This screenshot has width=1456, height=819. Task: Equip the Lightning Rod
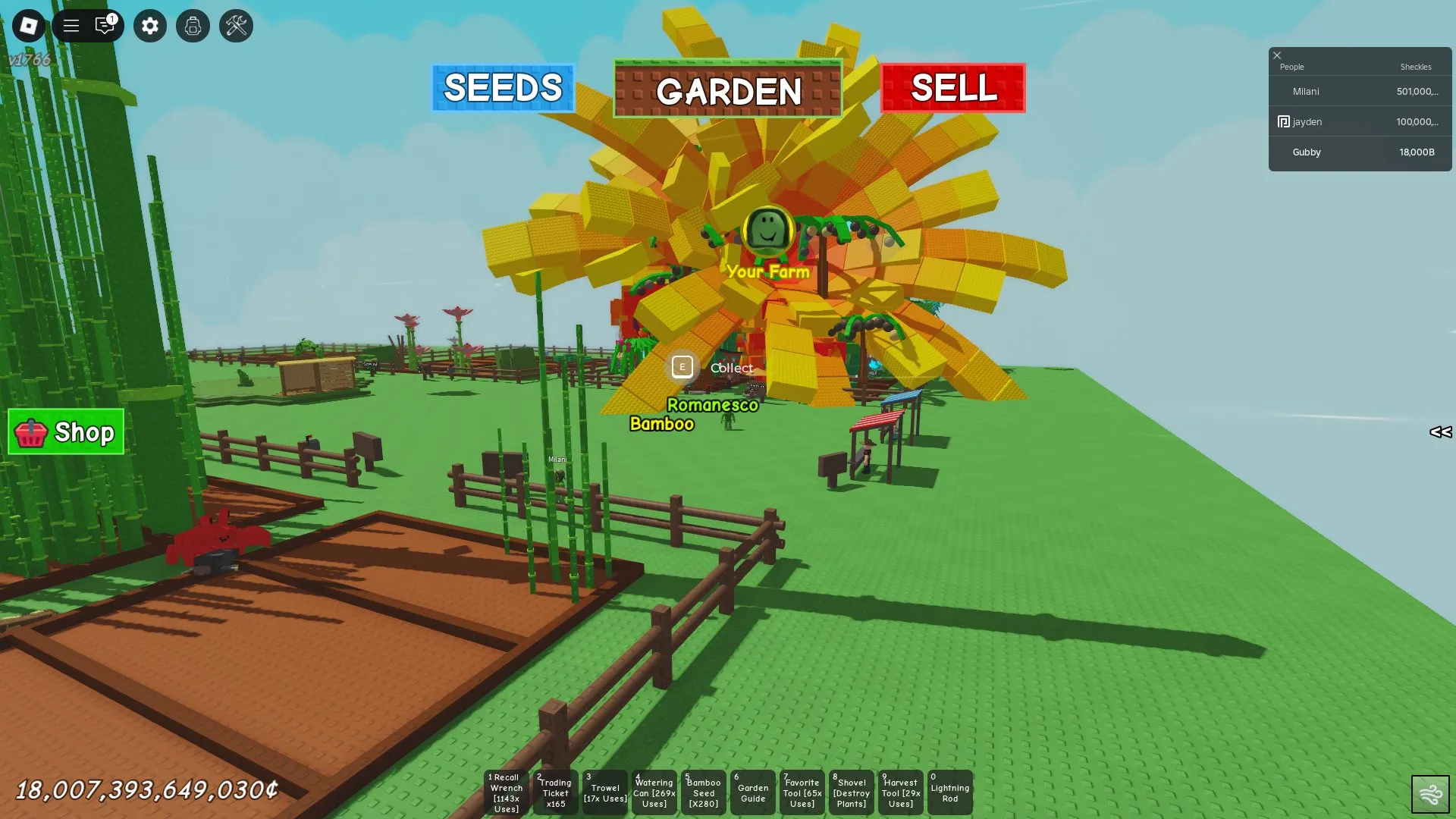pos(949,792)
